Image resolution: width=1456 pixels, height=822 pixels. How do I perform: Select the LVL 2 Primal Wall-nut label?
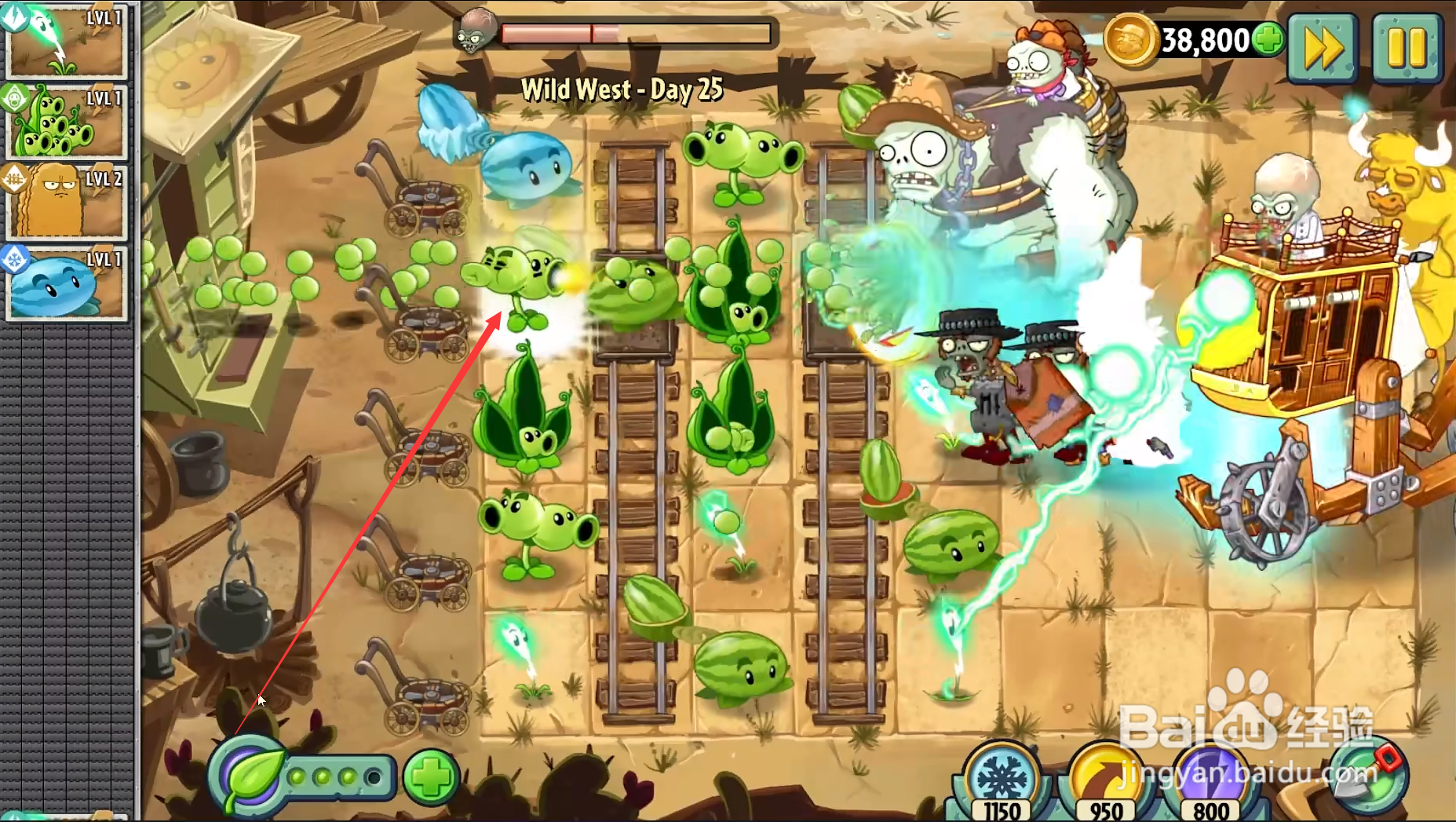pyautogui.click(x=104, y=178)
